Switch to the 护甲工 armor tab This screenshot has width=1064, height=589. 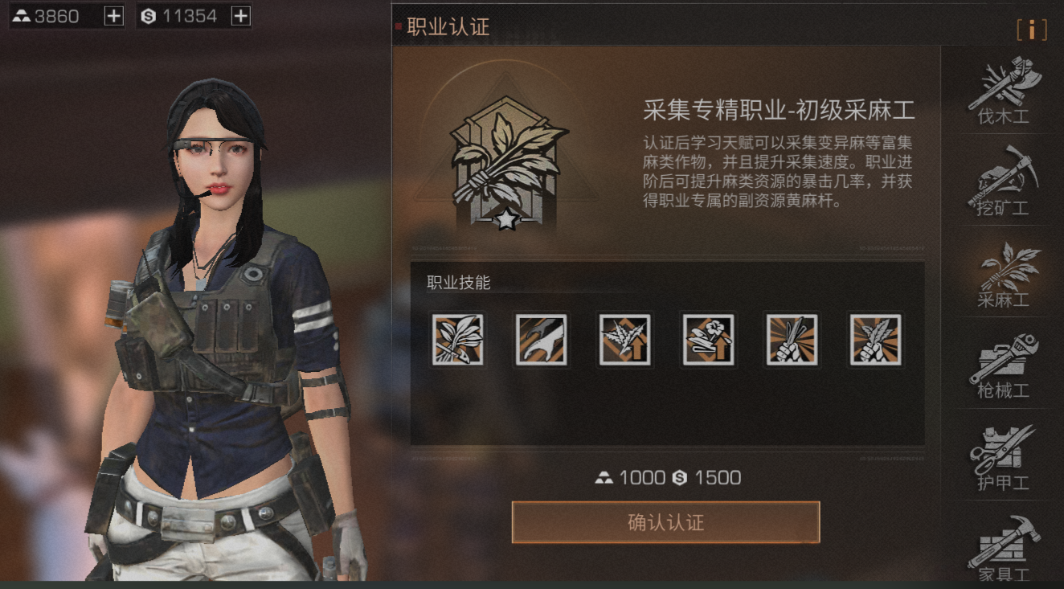(x=1001, y=458)
